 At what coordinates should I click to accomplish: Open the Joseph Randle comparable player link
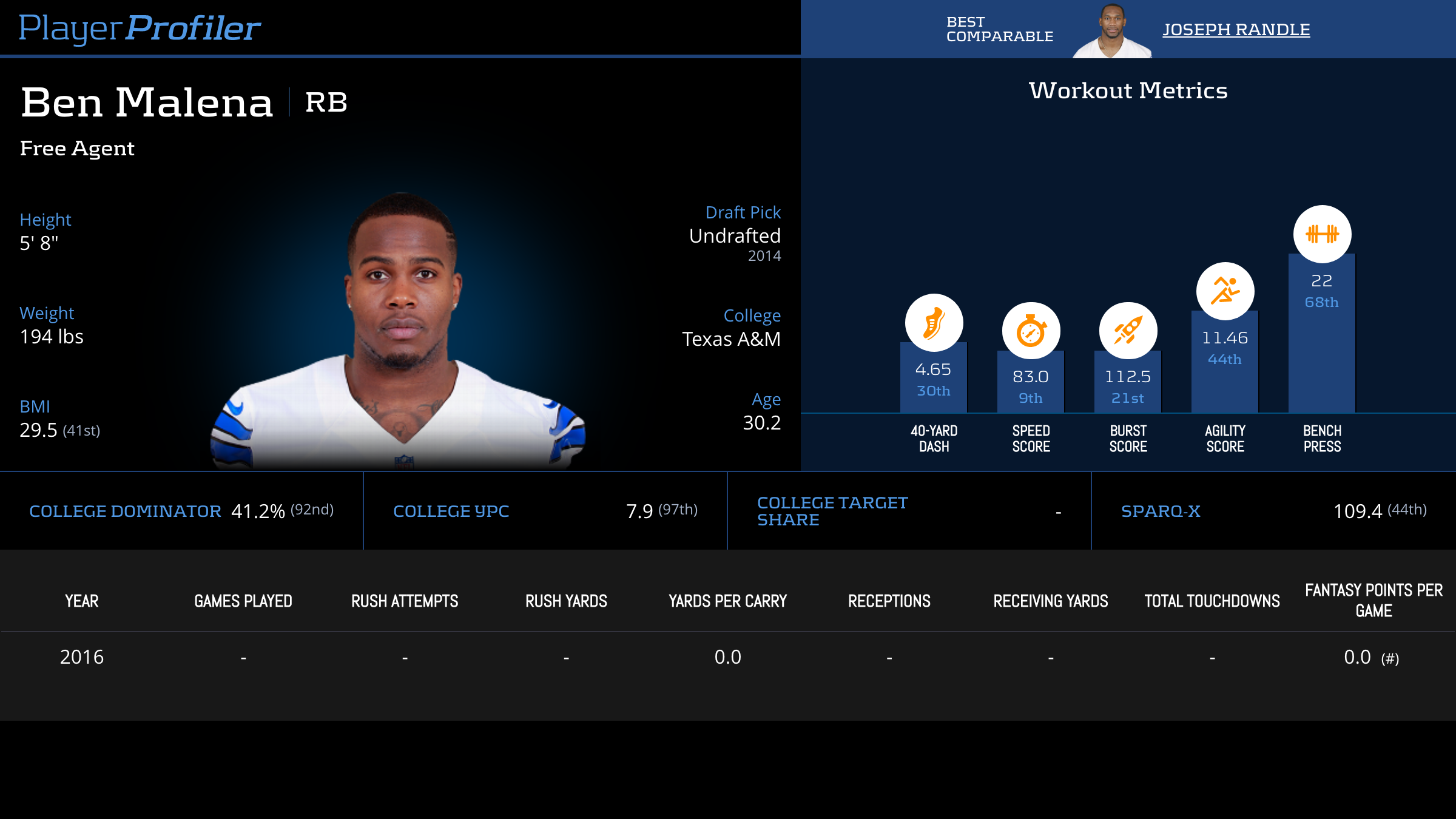coord(1236,30)
